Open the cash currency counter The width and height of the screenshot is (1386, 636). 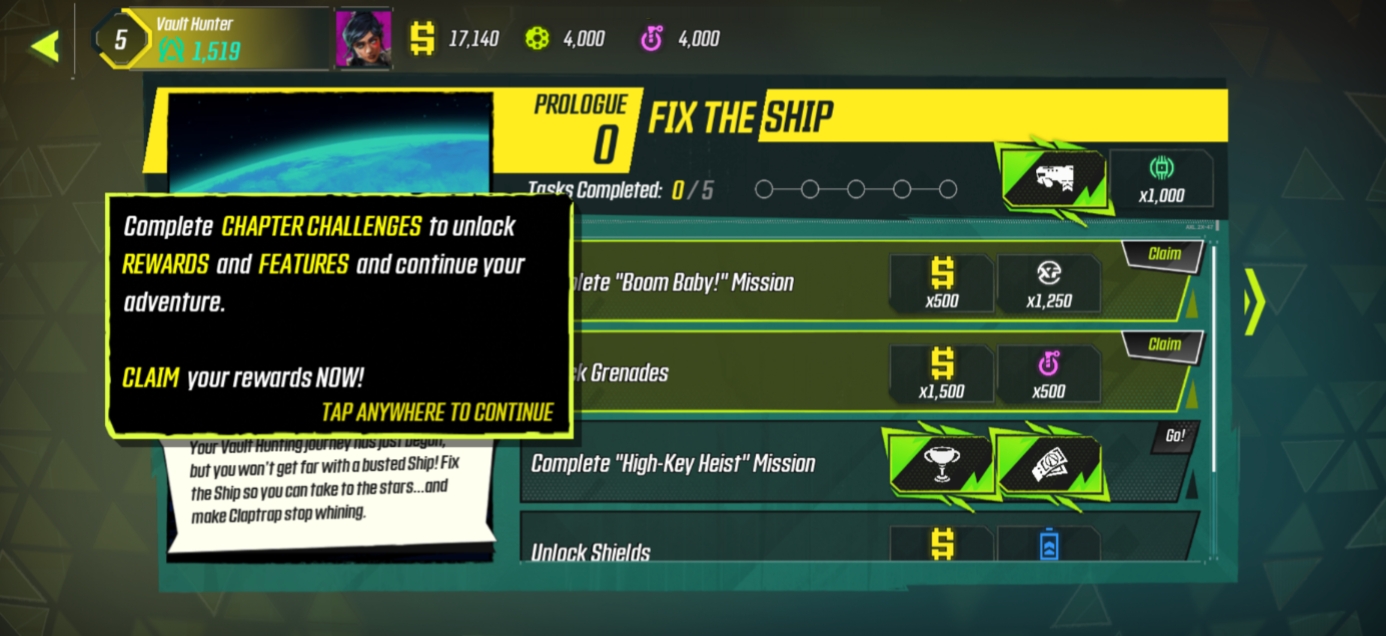point(455,40)
